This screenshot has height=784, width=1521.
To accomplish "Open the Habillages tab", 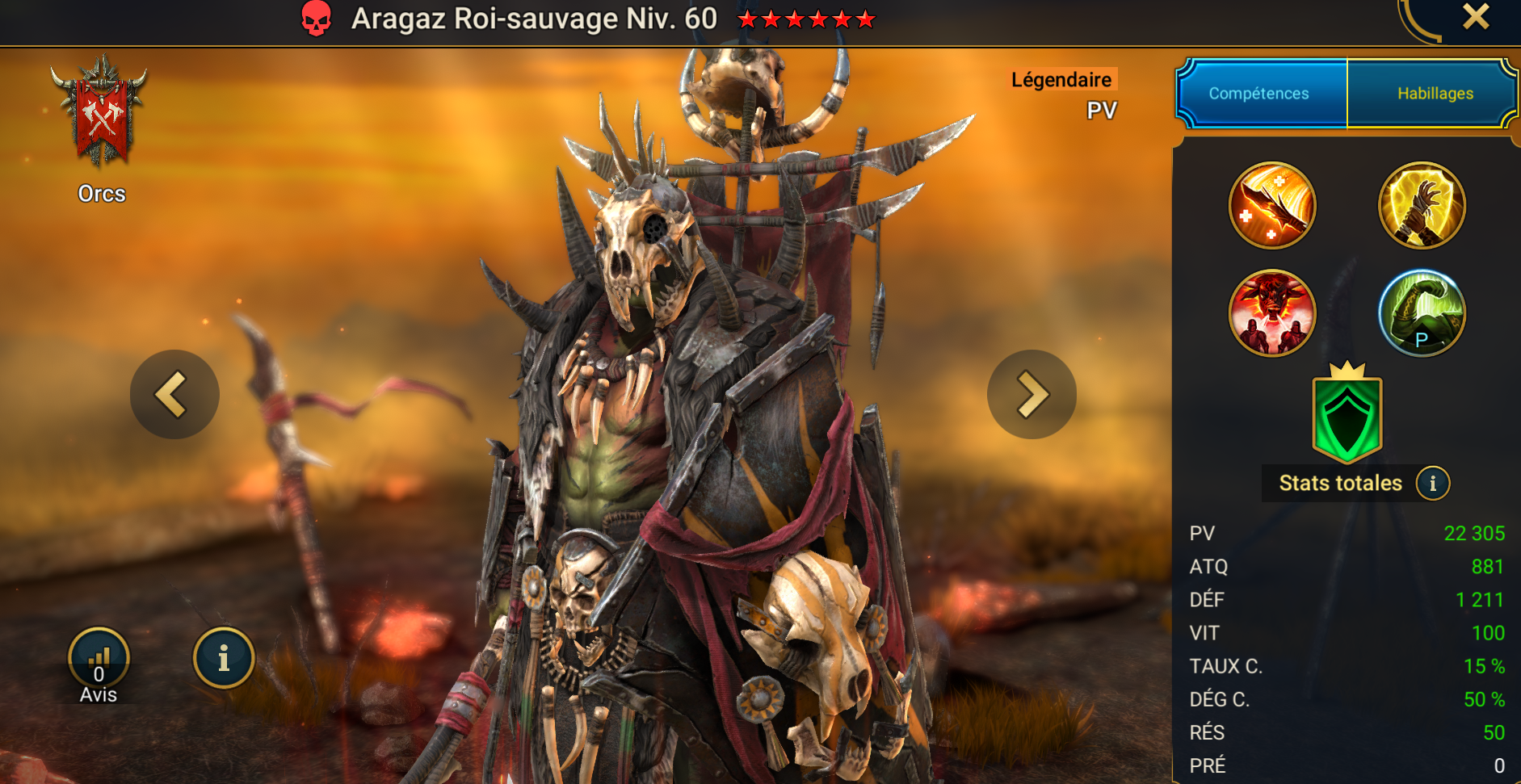I will point(1435,94).
